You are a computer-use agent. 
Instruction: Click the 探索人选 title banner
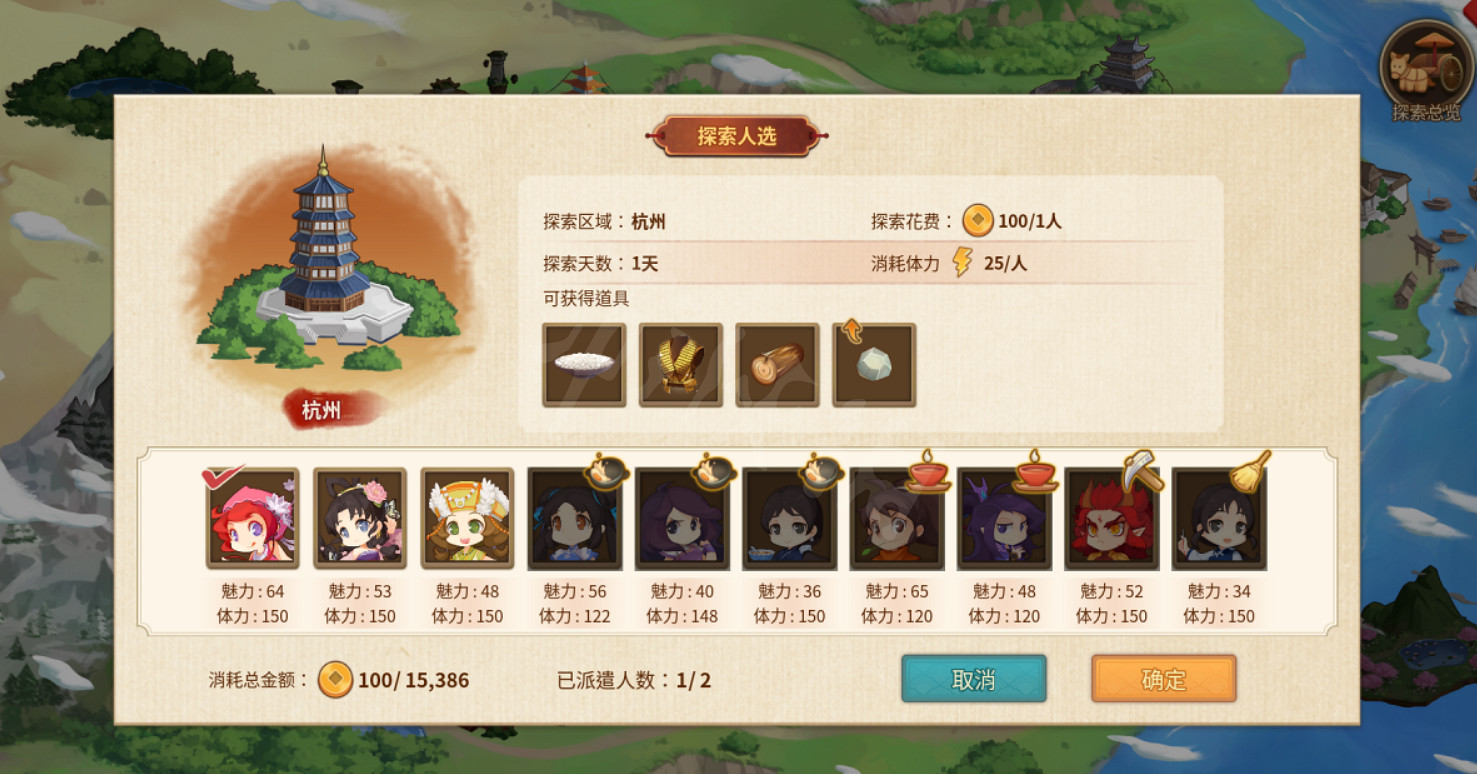click(x=736, y=133)
